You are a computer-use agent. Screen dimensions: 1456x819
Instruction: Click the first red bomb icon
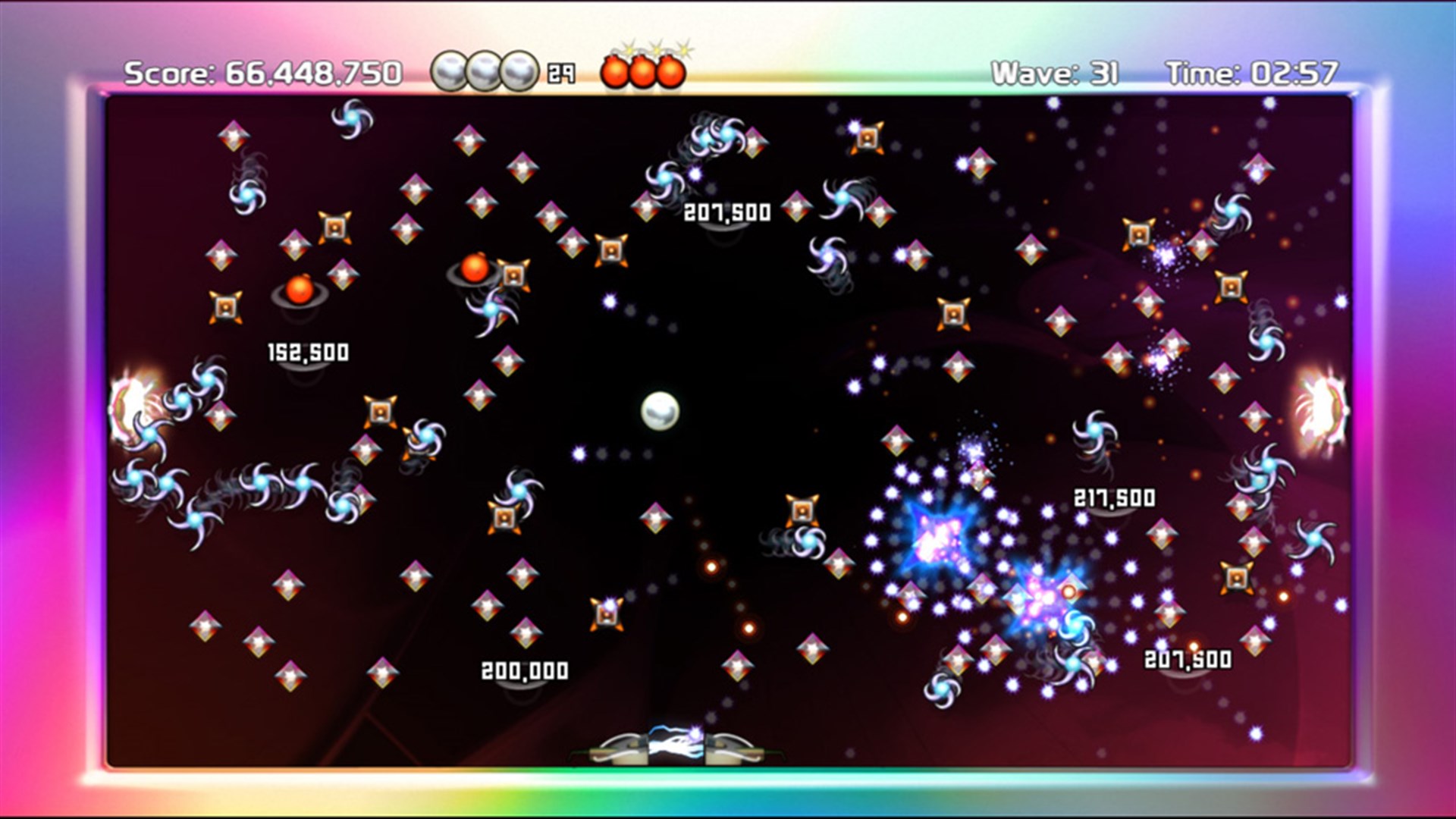click(x=616, y=72)
